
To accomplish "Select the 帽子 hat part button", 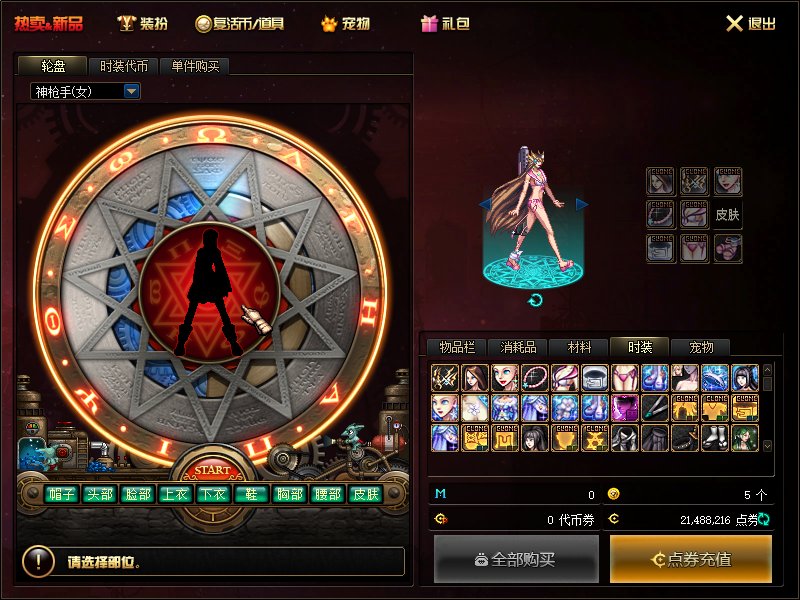I will click(62, 494).
